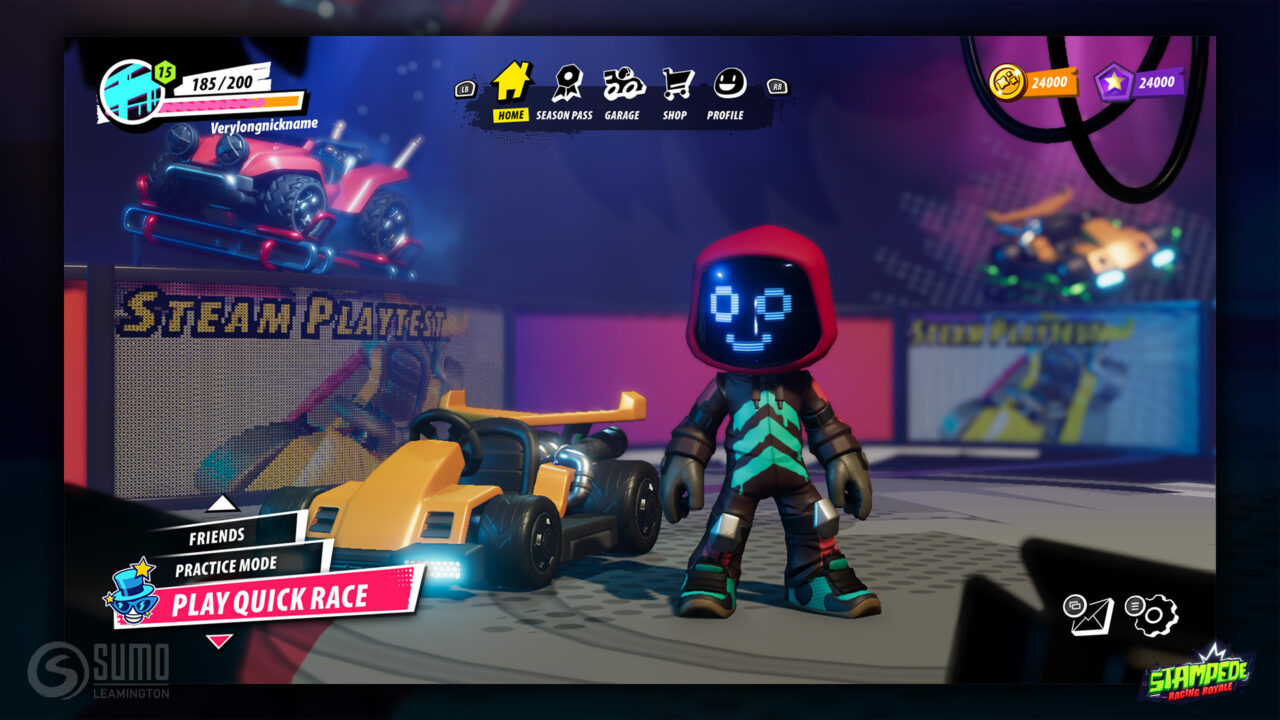View the Profile tab
Screen dimensions: 1280x720
click(x=726, y=93)
